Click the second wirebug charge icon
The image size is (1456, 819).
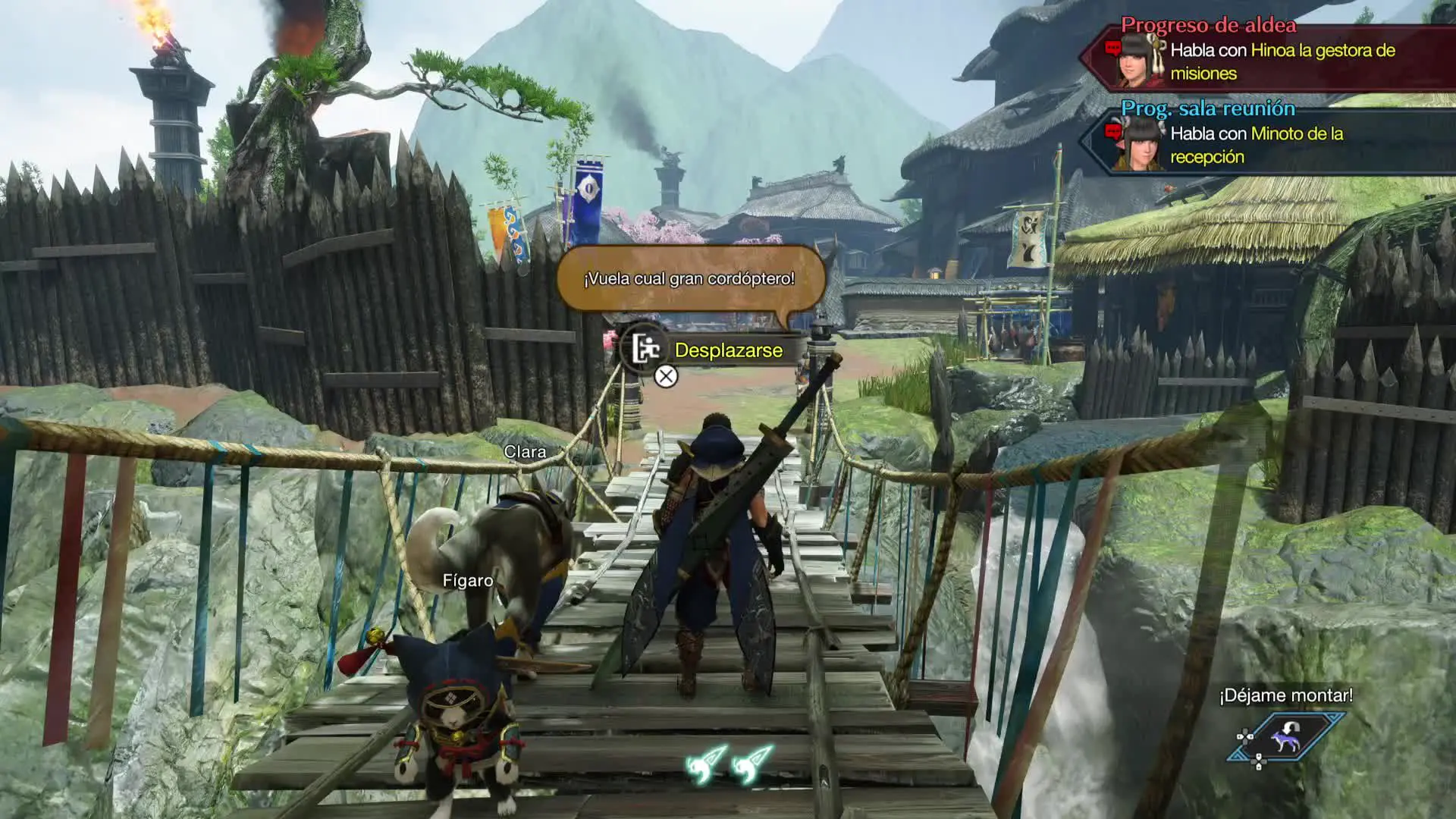752,764
